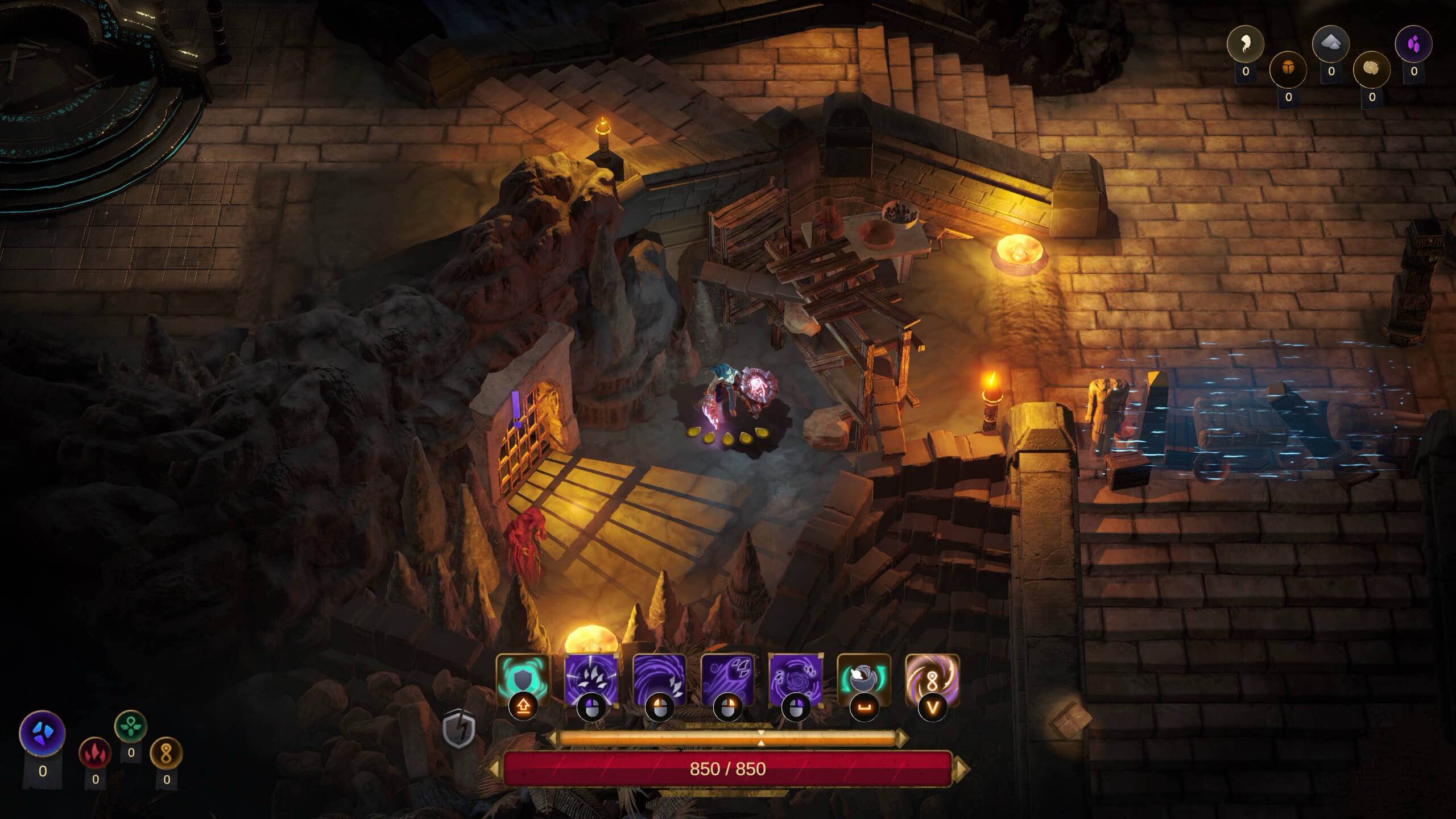Viewport: 1456px width, 819px height.
Task: Select the orange figure-eight resource icon
Action: tap(166, 753)
